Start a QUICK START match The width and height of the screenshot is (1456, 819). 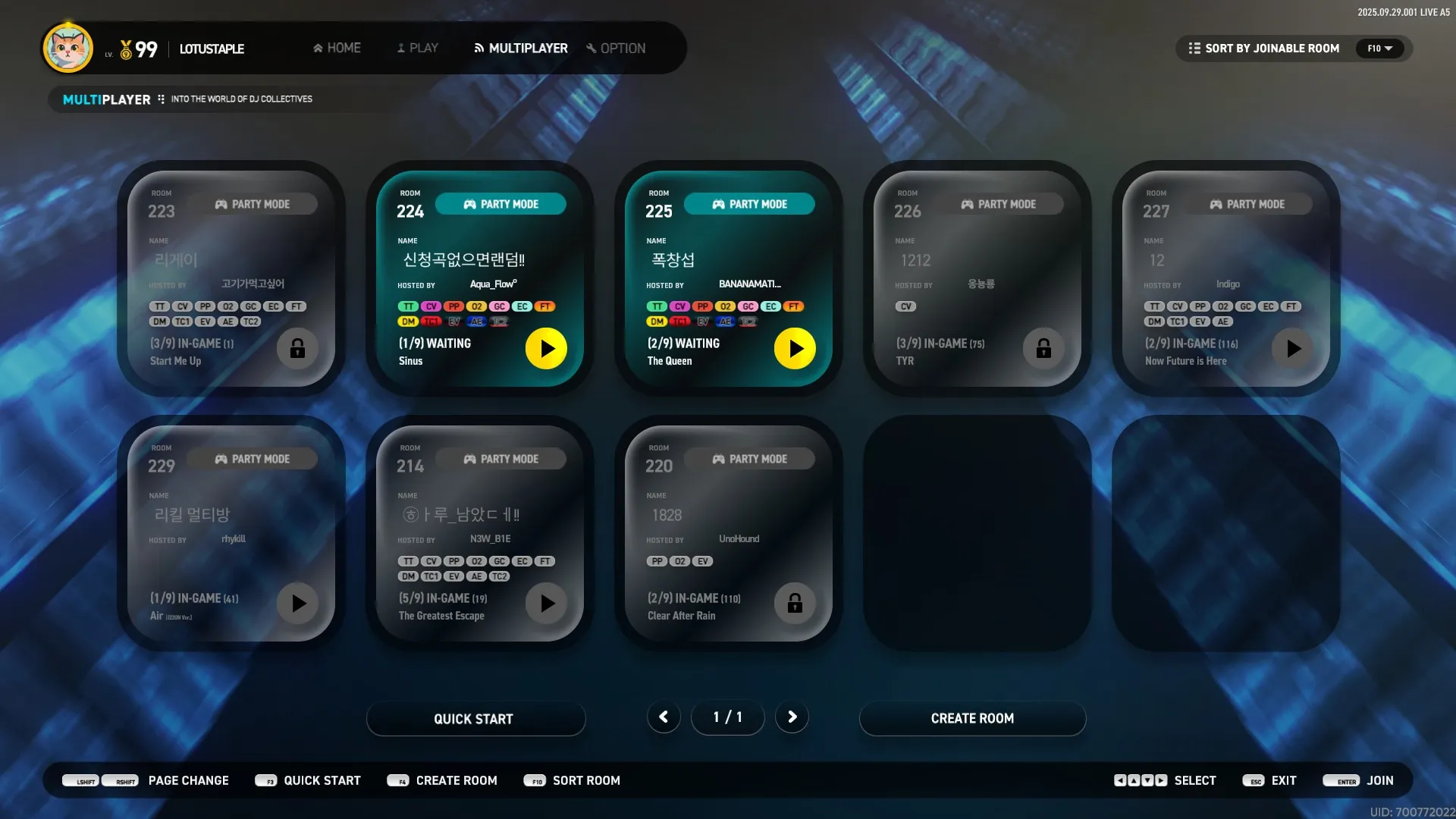(475, 718)
